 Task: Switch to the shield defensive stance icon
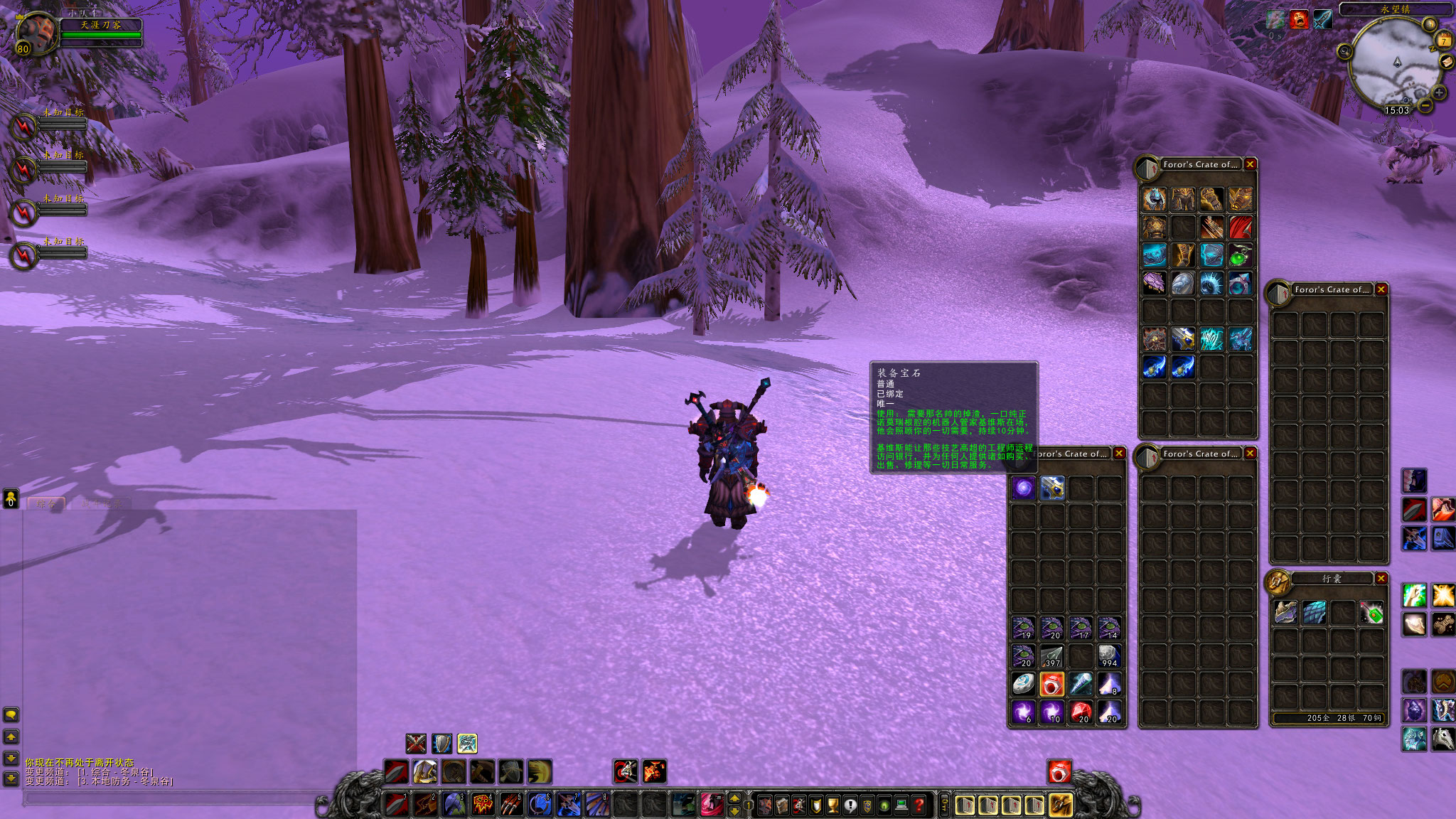coord(441,744)
